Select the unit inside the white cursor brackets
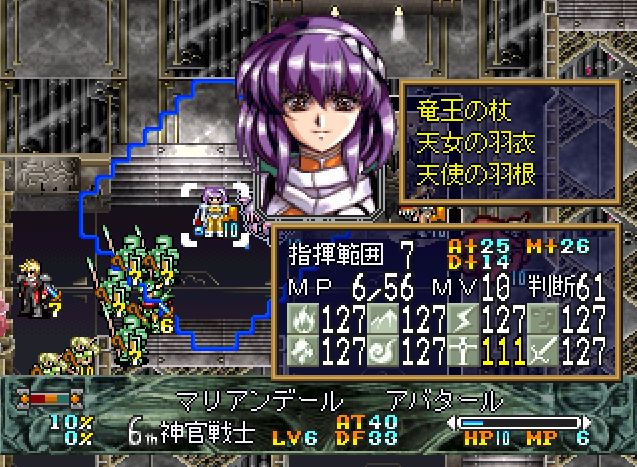Screen dimensions: 637x467 click(x=215, y=212)
